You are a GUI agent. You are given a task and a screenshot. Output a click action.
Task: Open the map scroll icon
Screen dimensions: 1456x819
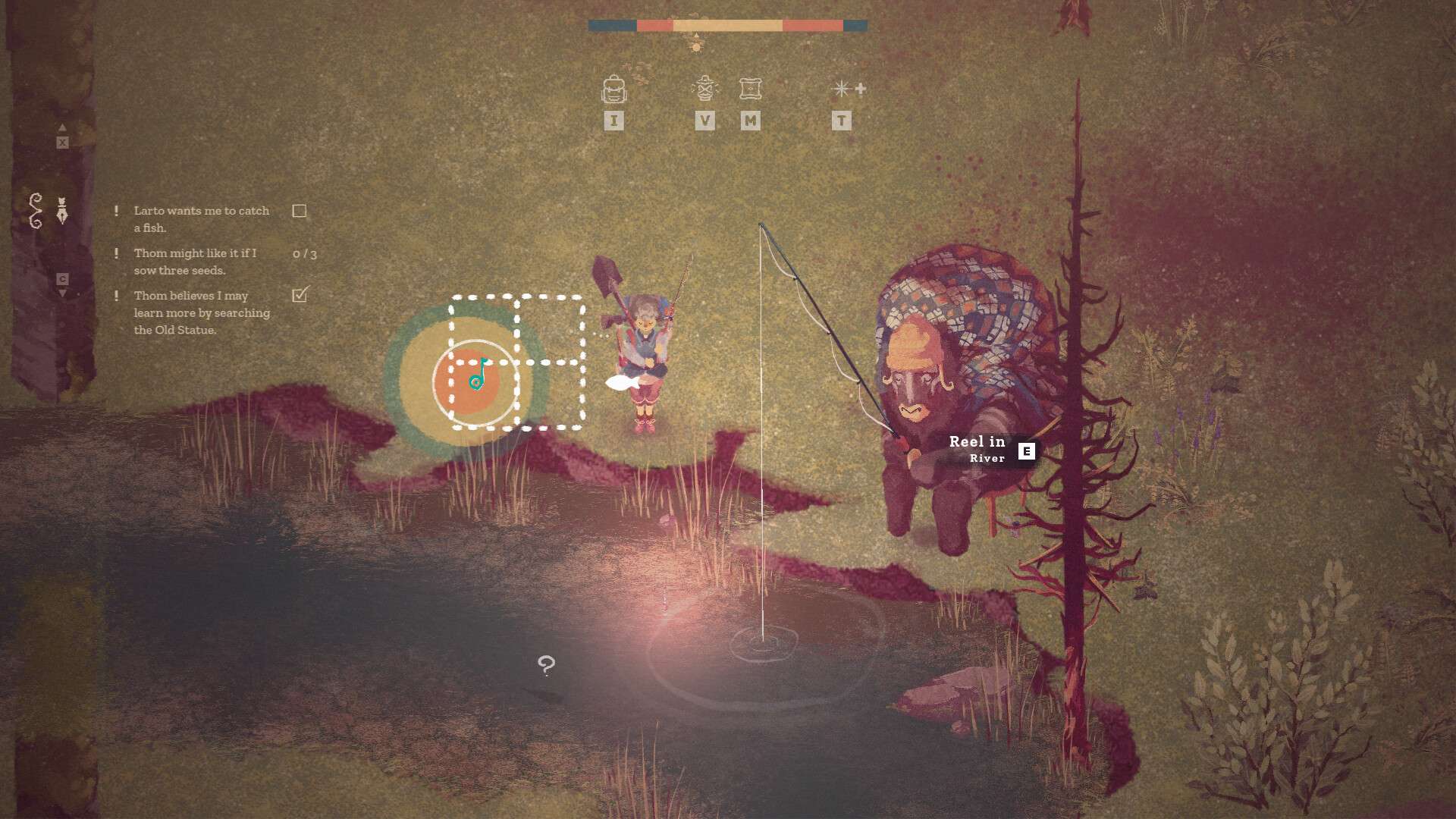pyautogui.click(x=750, y=88)
